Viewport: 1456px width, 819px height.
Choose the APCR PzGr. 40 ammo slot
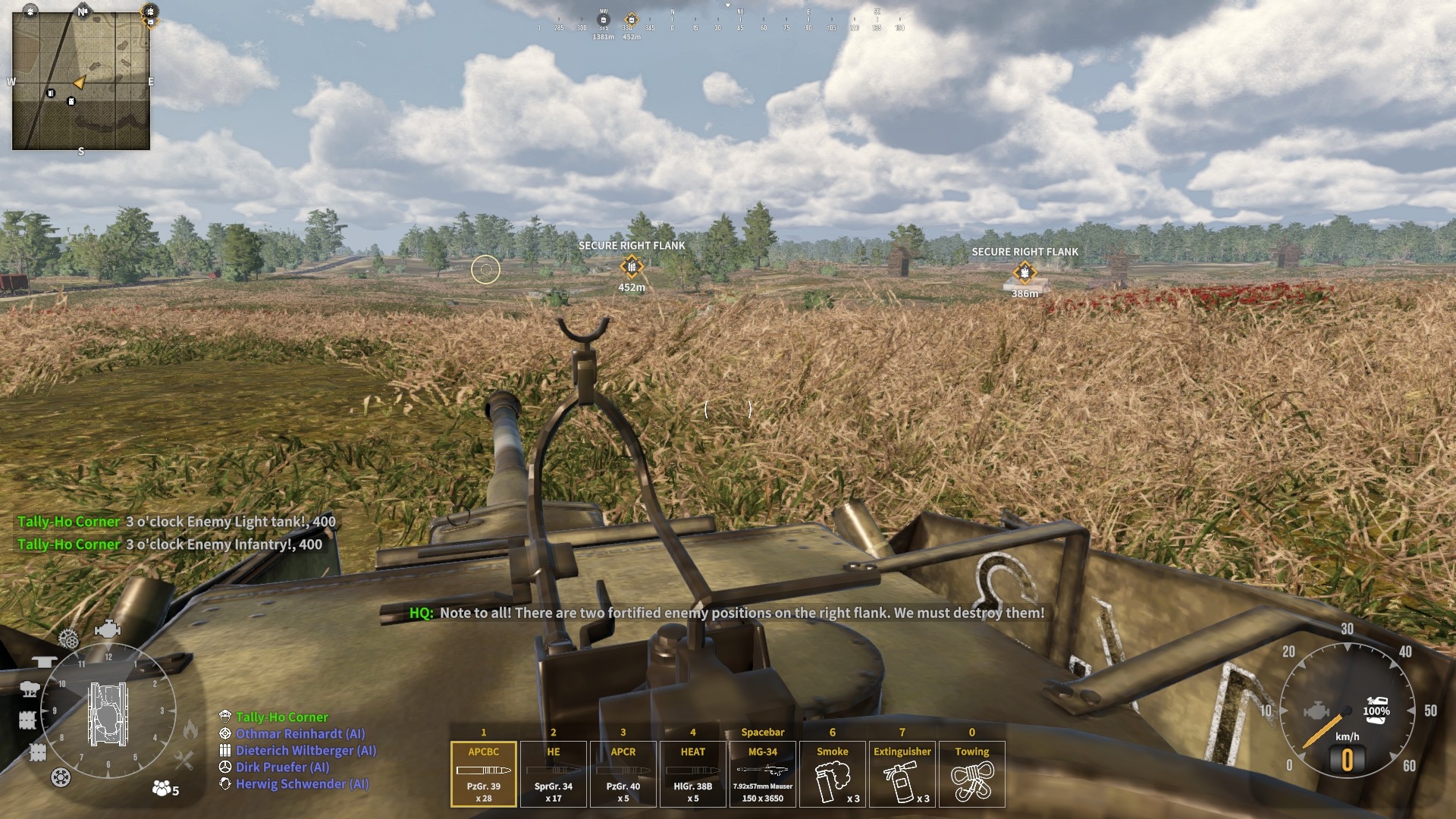pyautogui.click(x=623, y=773)
